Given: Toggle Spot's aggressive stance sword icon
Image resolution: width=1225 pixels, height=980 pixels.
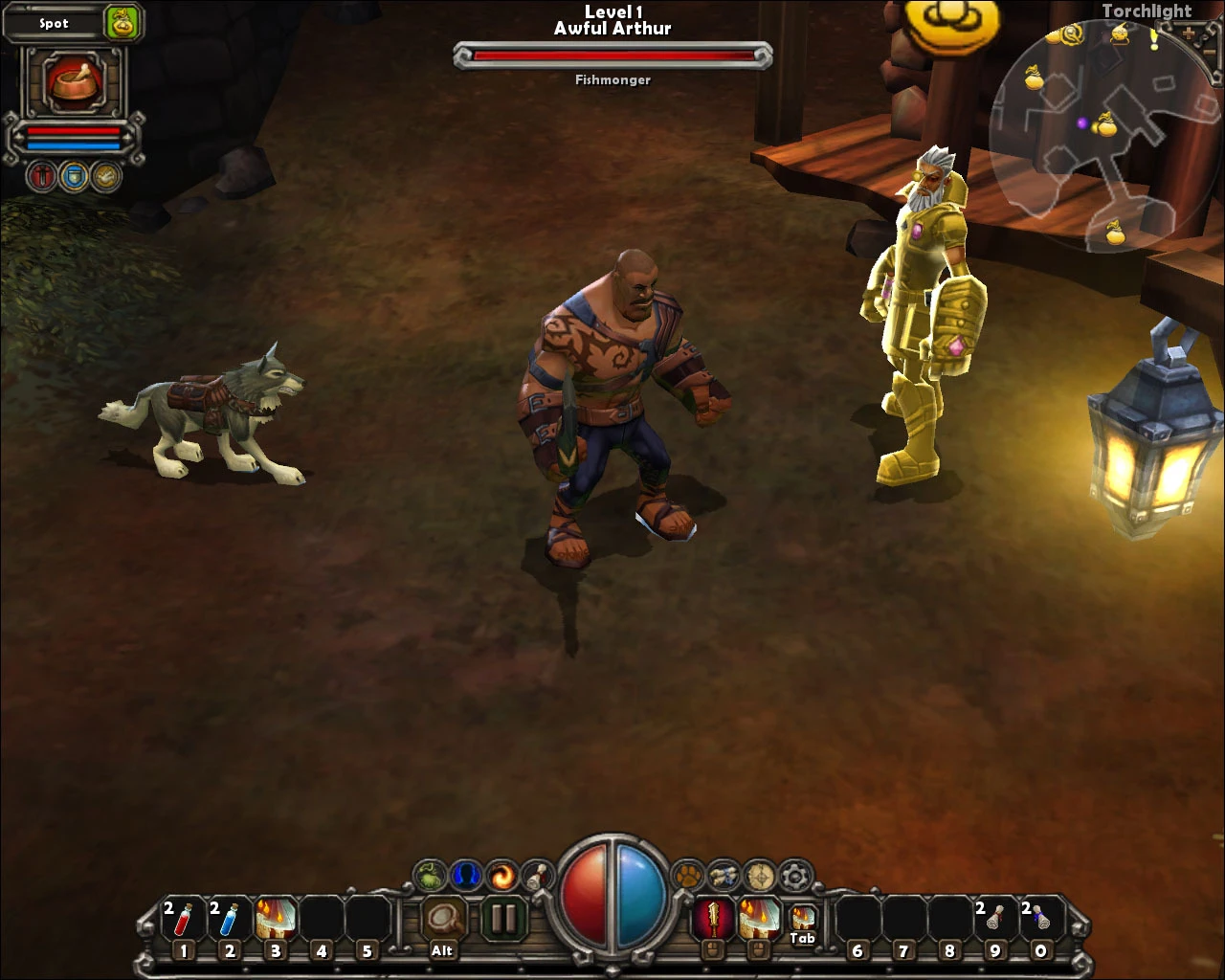Looking at the screenshot, I should coord(40,176).
